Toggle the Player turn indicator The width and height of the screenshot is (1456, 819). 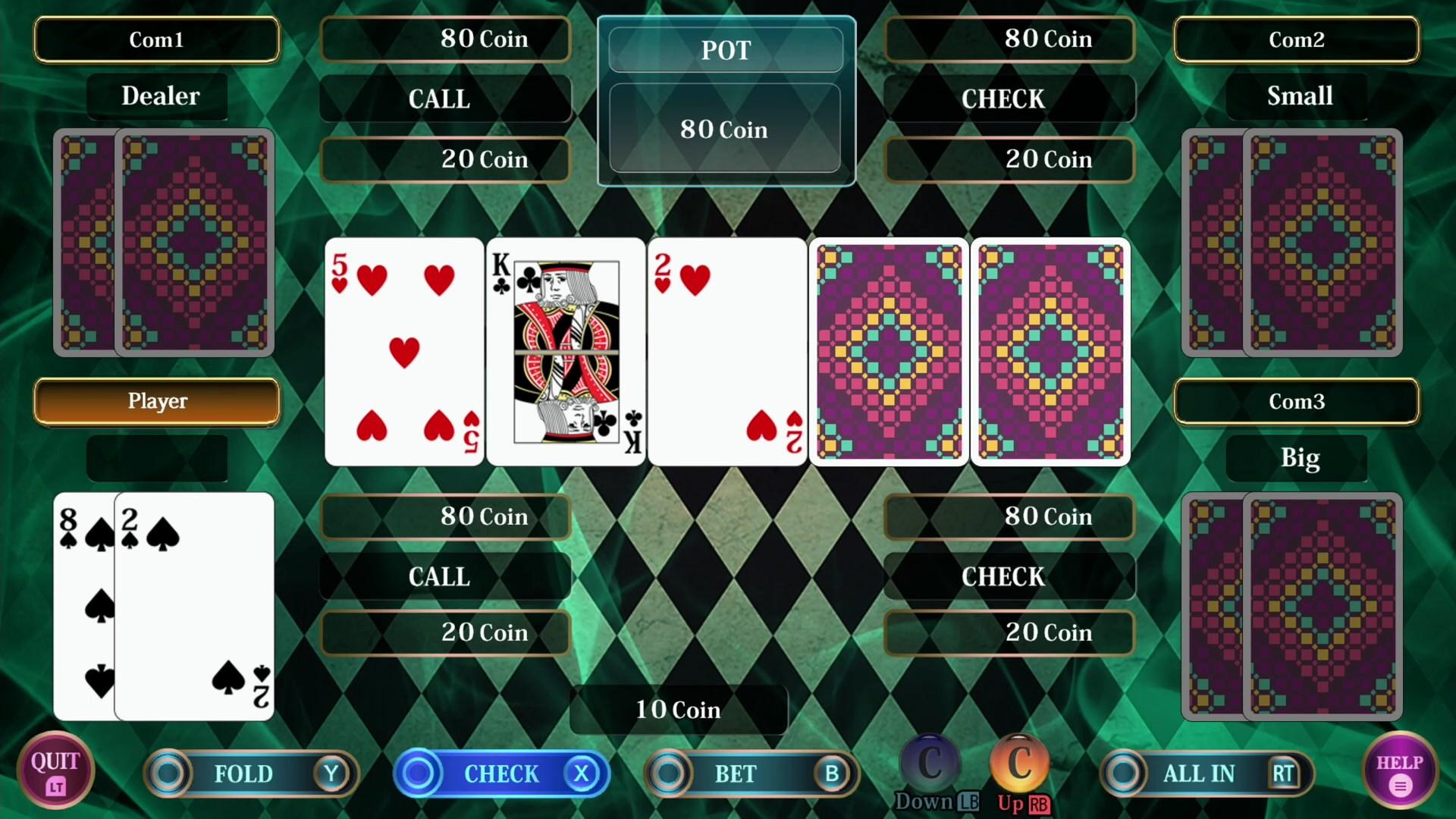[156, 401]
